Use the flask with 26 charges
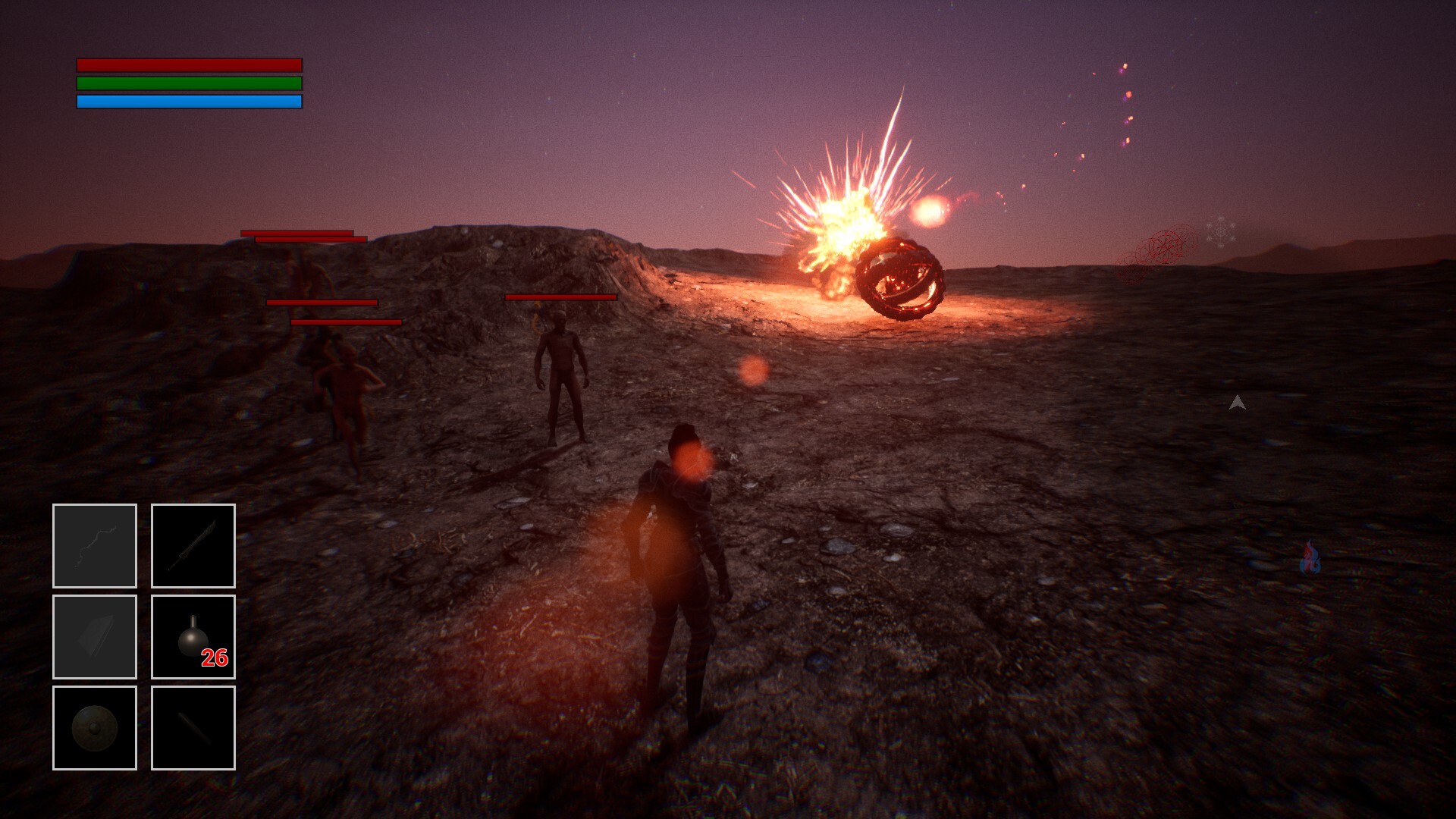Viewport: 1456px width, 819px height. [x=193, y=637]
